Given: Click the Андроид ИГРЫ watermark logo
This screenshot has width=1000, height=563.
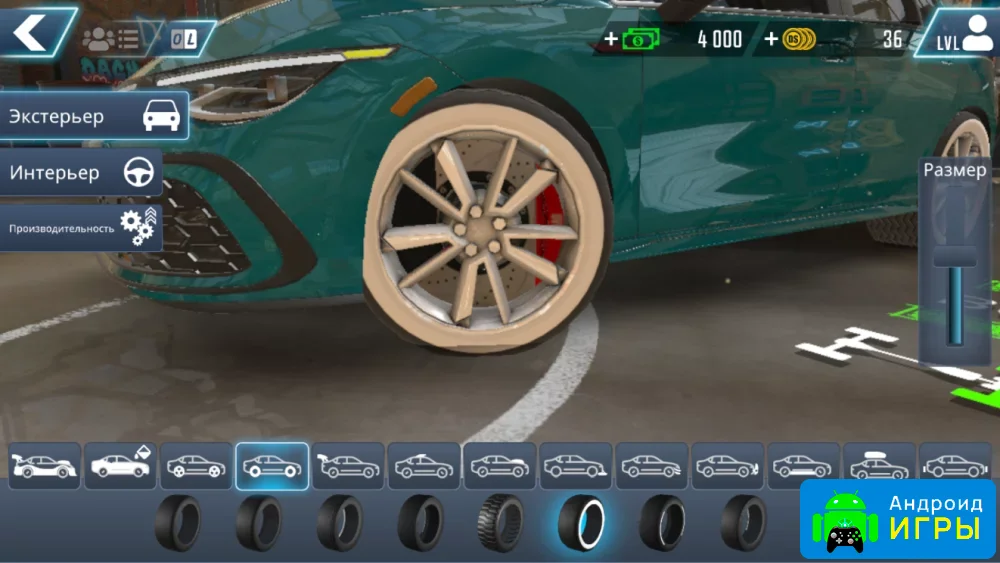Looking at the screenshot, I should click(x=898, y=518).
